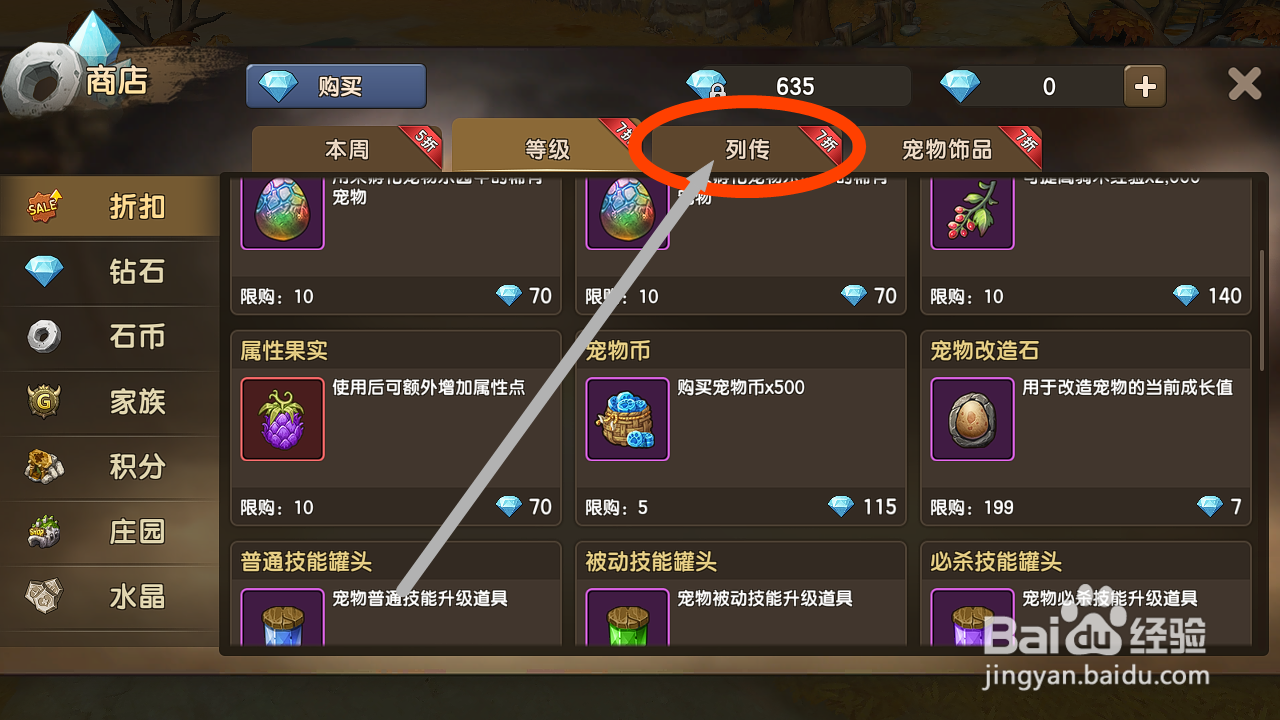Click the 宠物改造石 egg stone icon
This screenshot has width=1280, height=720.
[x=972, y=420]
